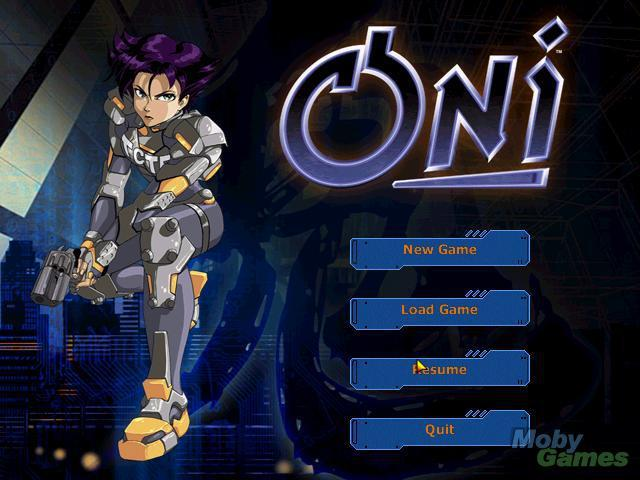Open the Load Game menu

click(439, 310)
